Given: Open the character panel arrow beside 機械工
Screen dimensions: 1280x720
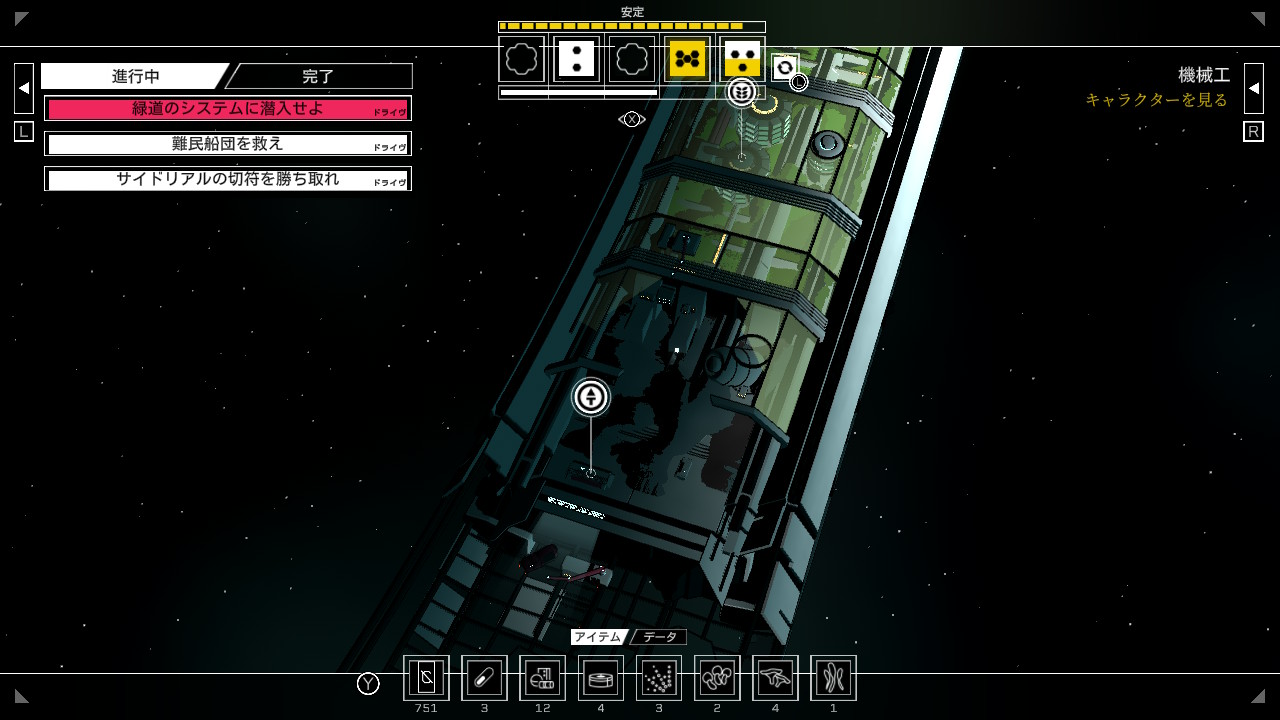Looking at the screenshot, I should click(1253, 88).
